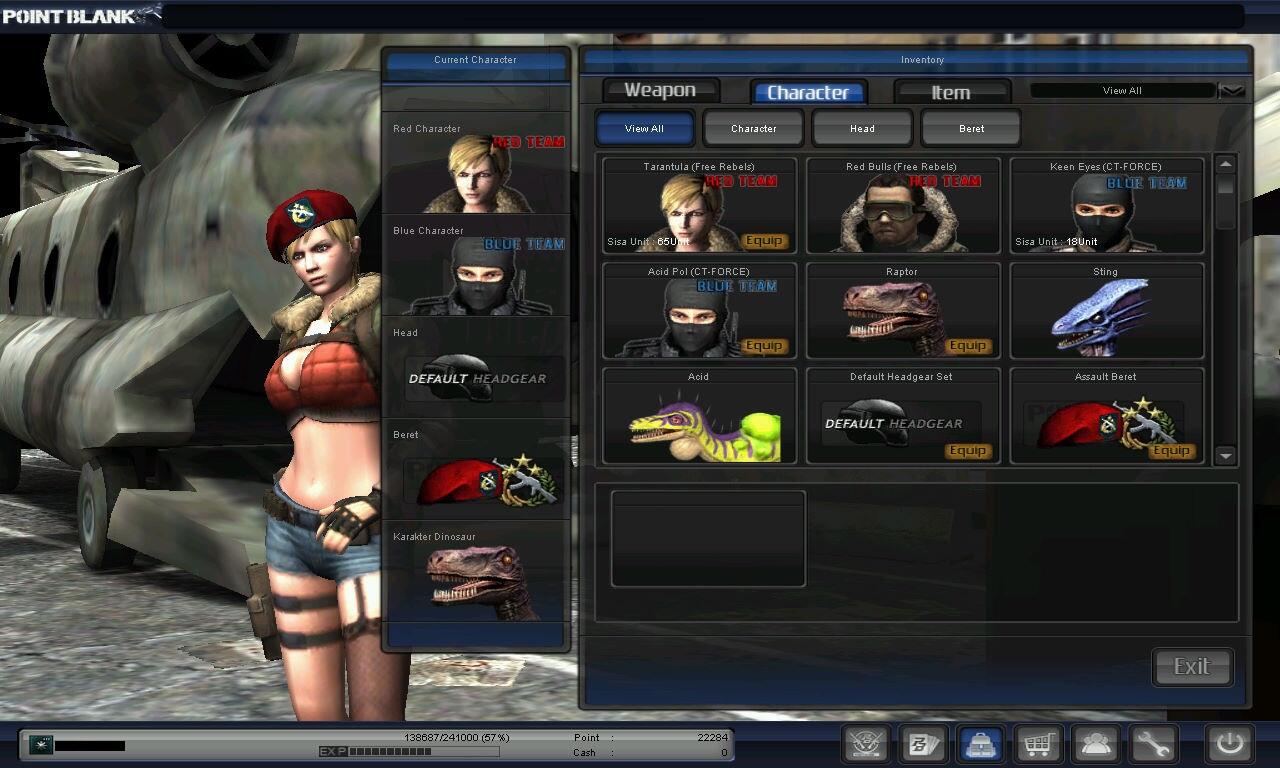Equip the Tarantula character
Screen dimensions: 1280x768
click(764, 241)
